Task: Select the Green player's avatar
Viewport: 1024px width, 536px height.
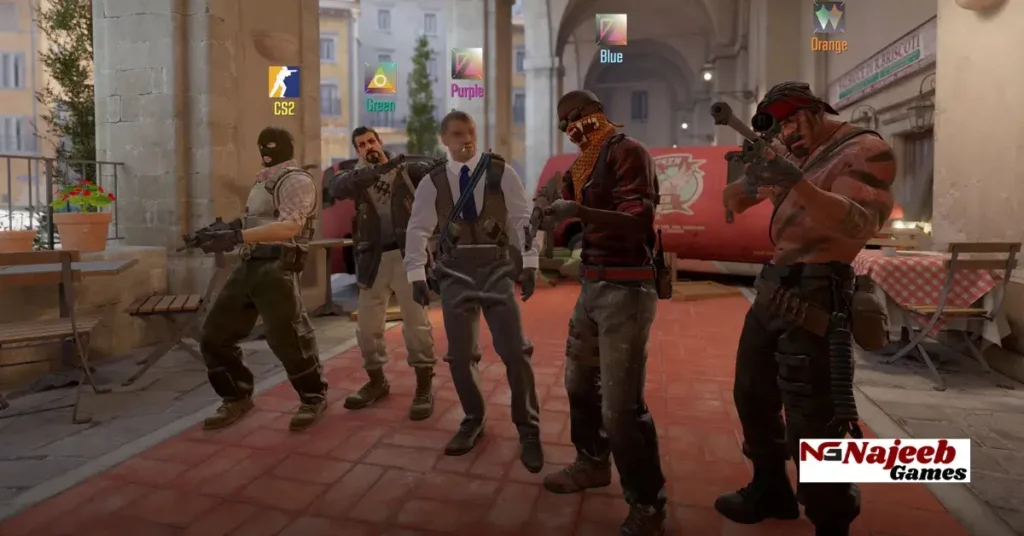Action: pos(380,78)
